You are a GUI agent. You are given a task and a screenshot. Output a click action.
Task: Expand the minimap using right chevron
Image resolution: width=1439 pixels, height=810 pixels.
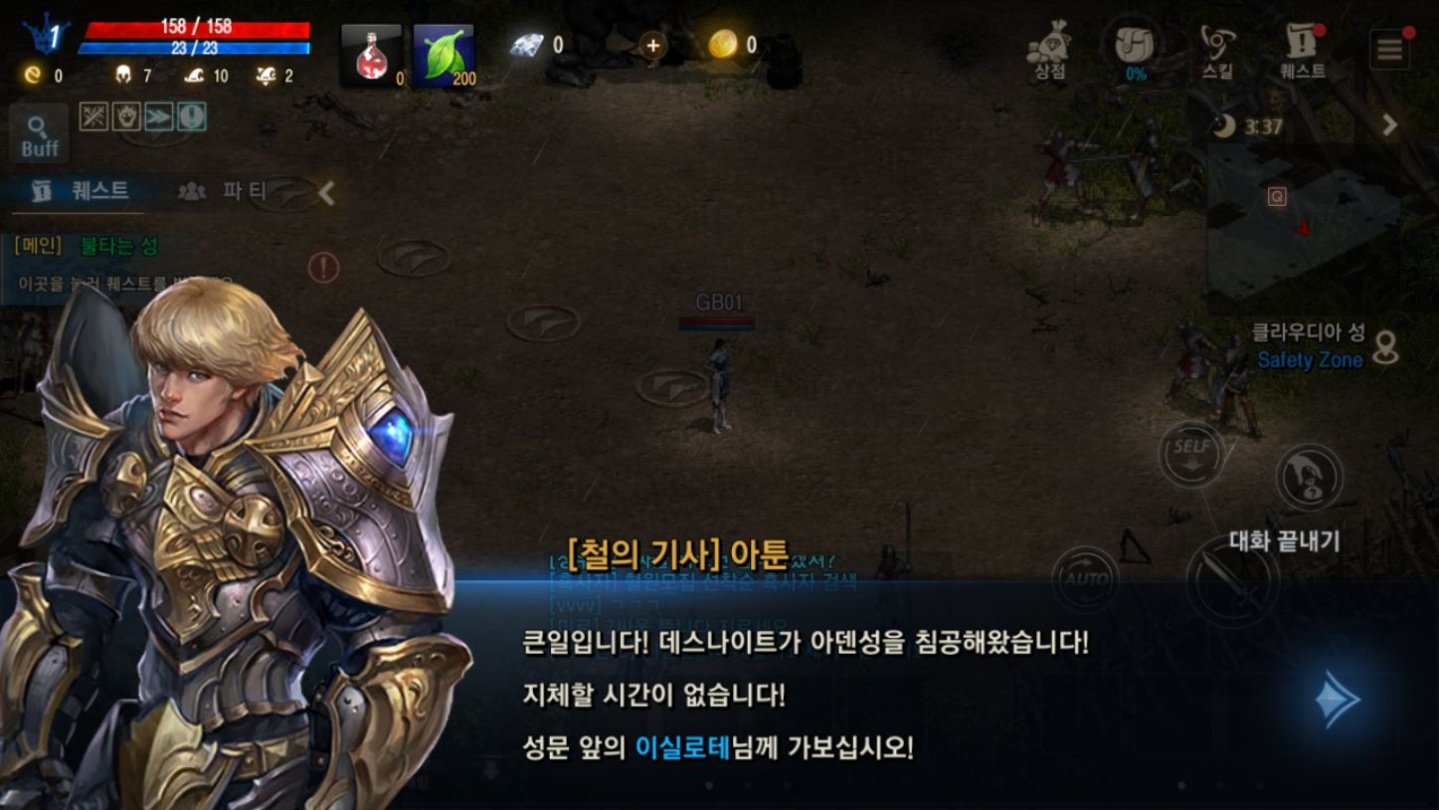(x=1389, y=126)
